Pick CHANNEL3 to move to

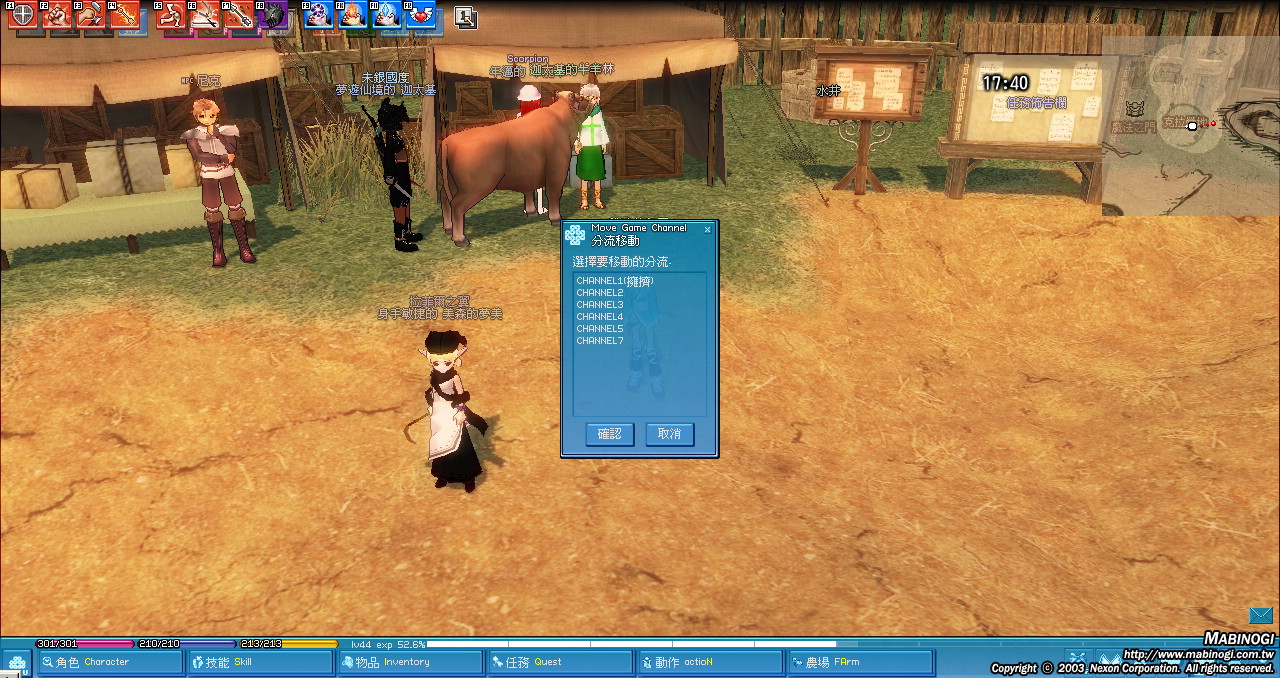600,305
